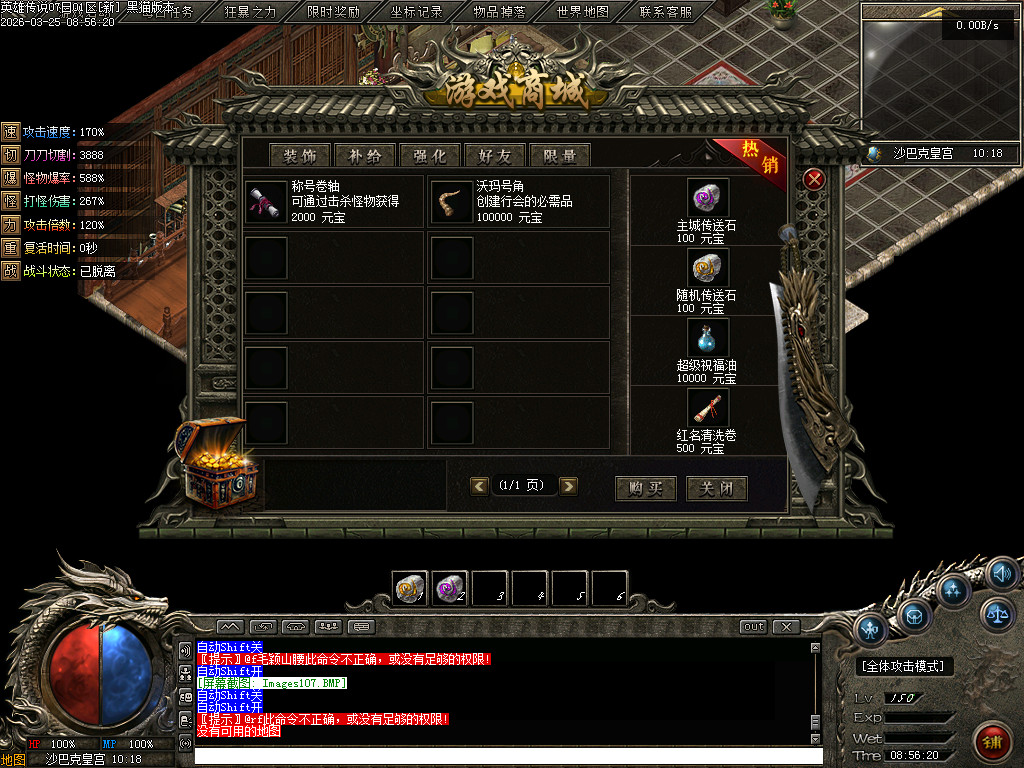The height and width of the screenshot is (768, 1024).
Task: Close the shop with the 关闭 button
Action: click(x=717, y=488)
